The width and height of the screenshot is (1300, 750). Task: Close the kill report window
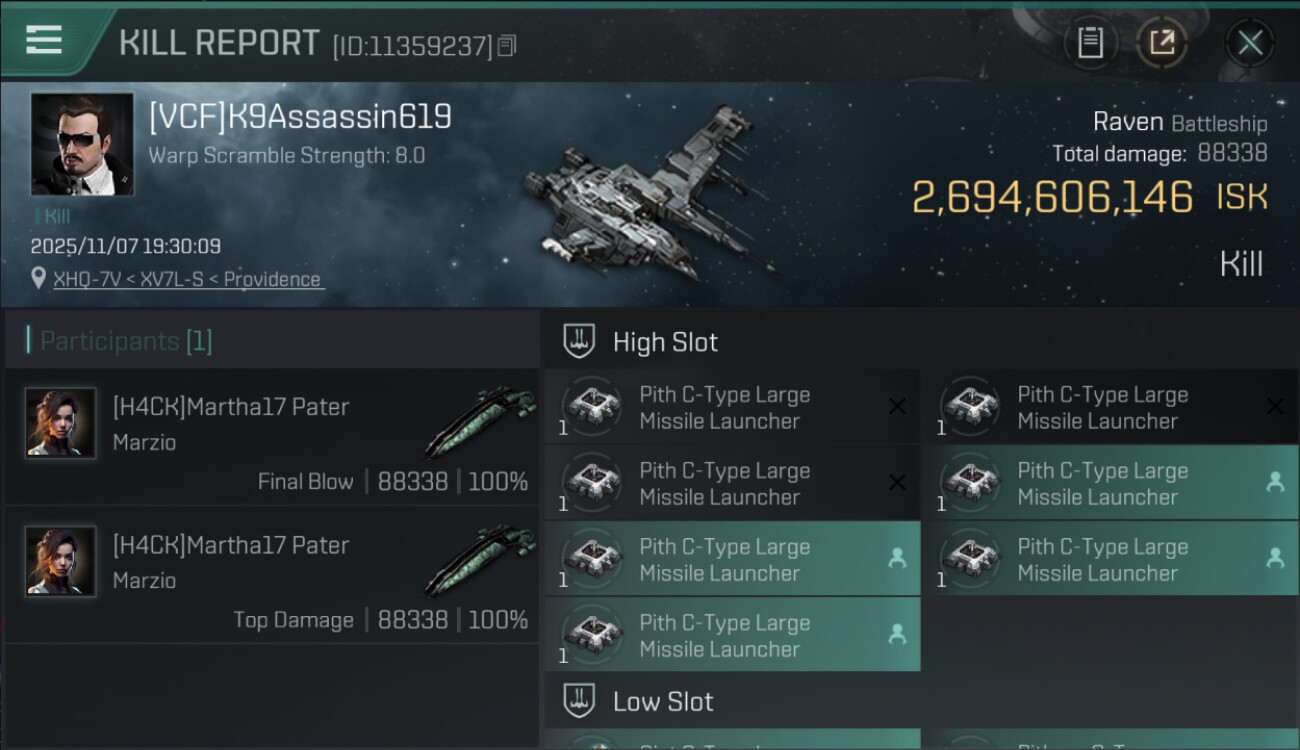coord(1250,43)
